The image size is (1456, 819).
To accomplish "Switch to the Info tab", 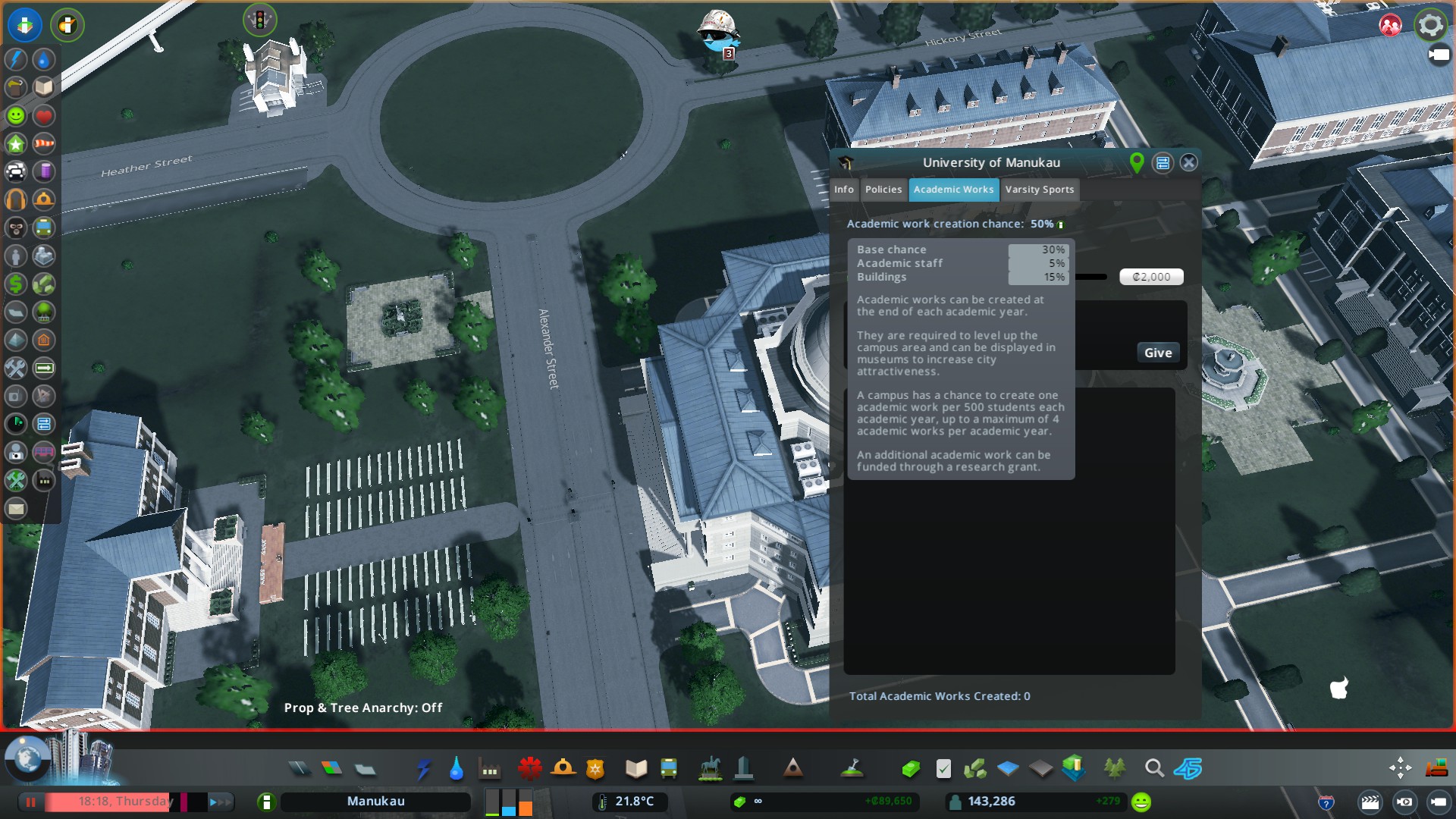I will pos(843,190).
